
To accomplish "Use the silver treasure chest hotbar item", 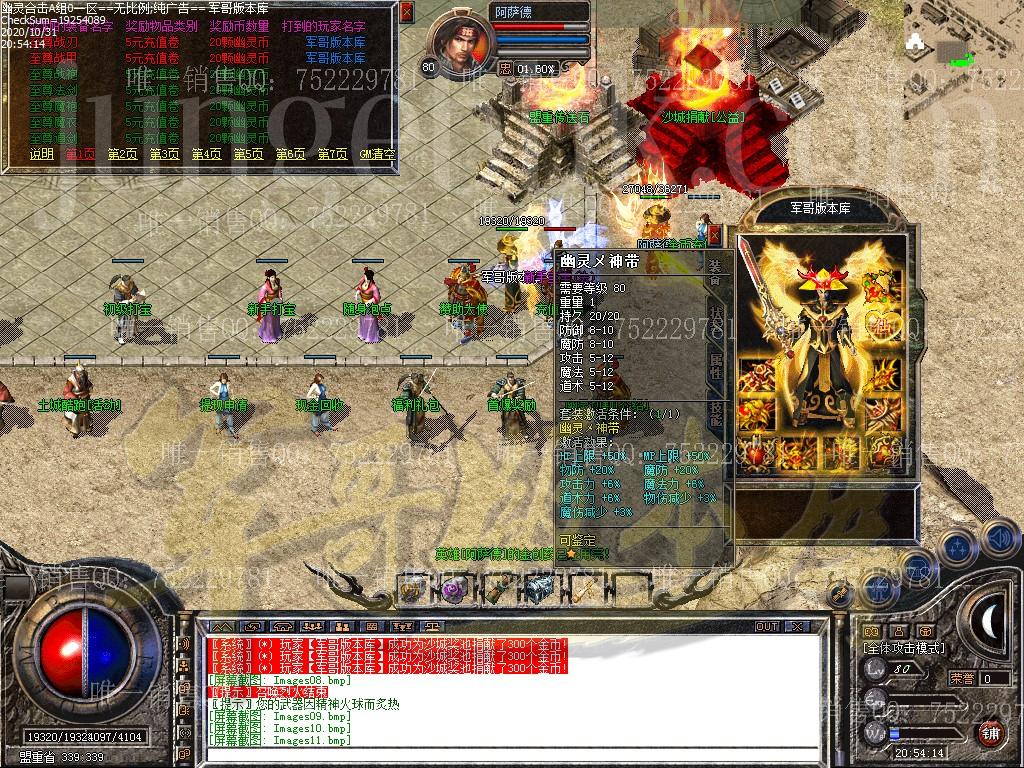I will (539, 590).
